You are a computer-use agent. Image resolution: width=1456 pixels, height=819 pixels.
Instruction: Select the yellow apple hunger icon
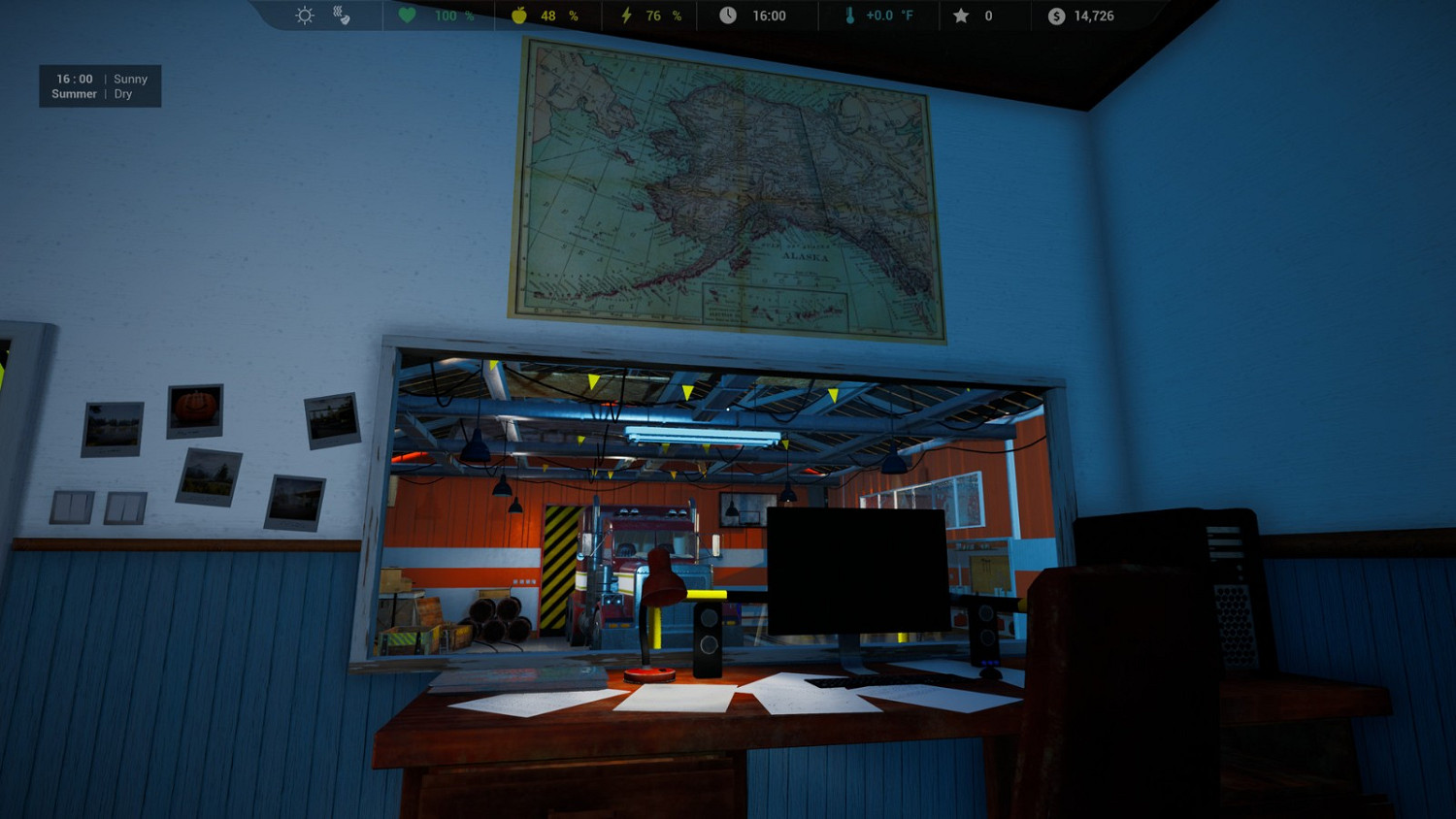[517, 15]
